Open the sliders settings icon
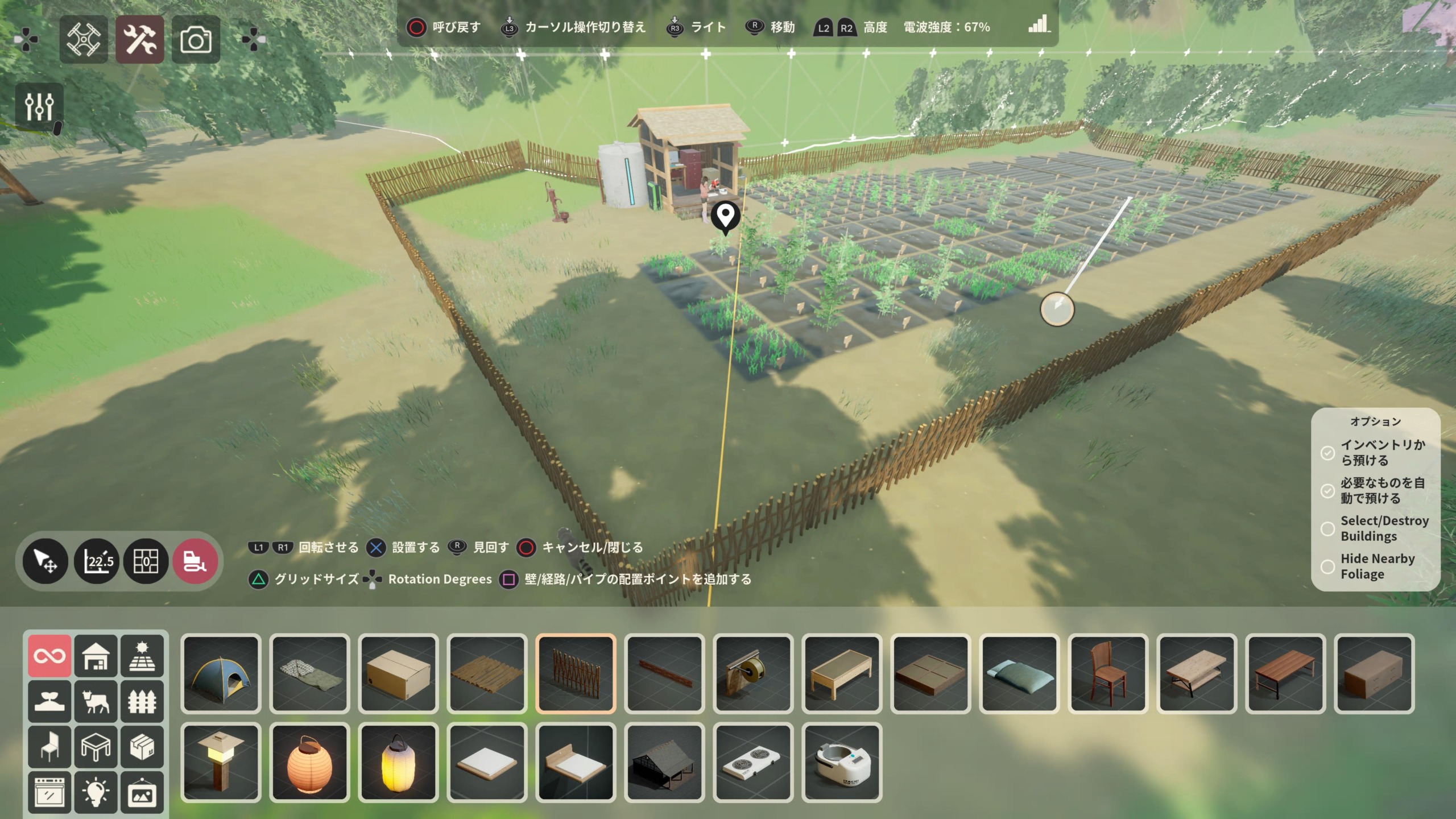 tap(39, 105)
